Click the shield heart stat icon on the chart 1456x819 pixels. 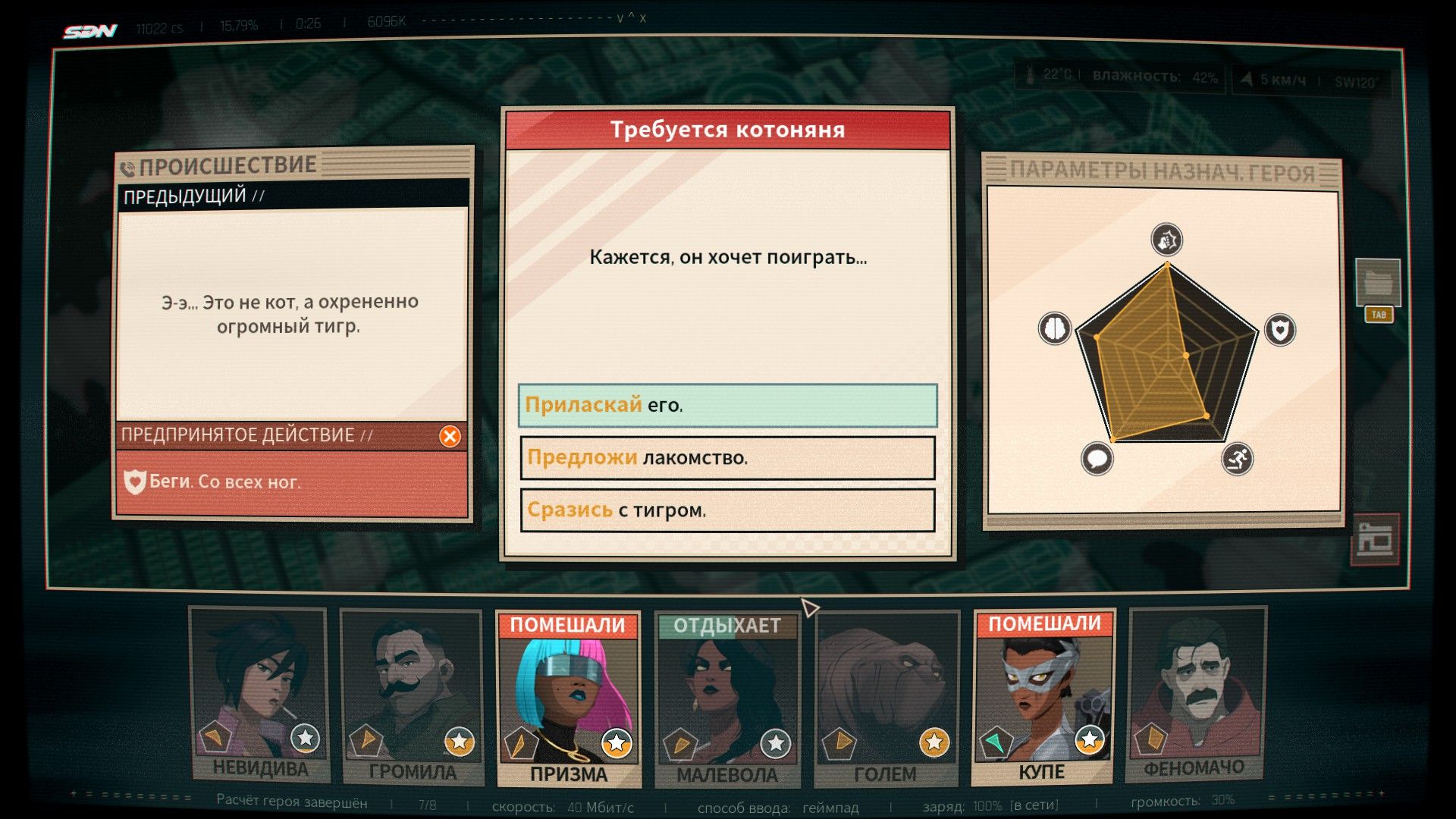click(1280, 330)
